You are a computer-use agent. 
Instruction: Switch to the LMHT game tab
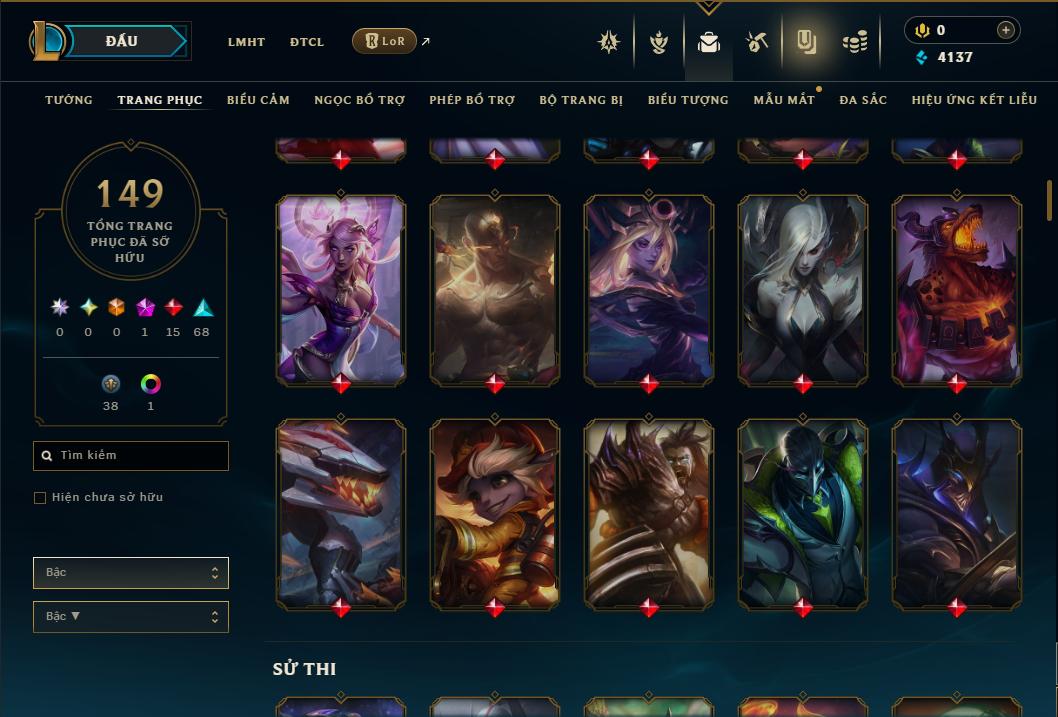pos(246,42)
